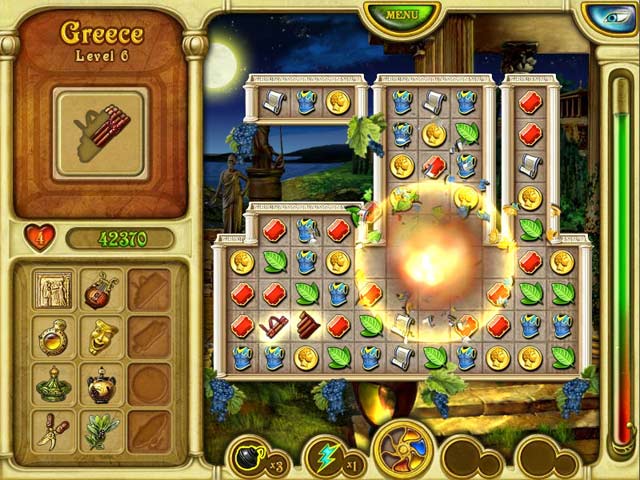Use the bomb power-up
The width and height of the screenshot is (640, 480).
click(x=248, y=457)
